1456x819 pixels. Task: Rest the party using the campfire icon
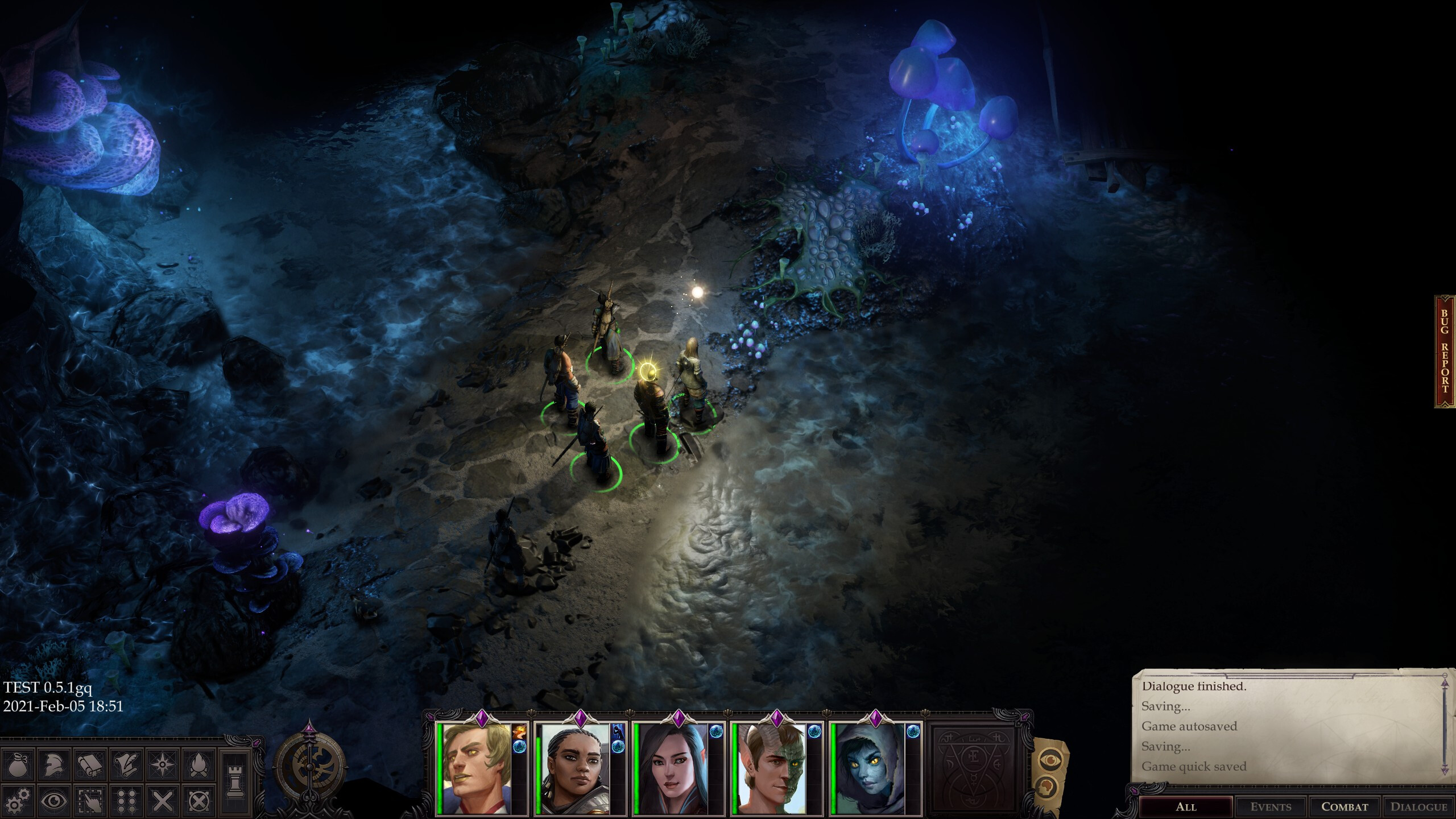point(198,764)
